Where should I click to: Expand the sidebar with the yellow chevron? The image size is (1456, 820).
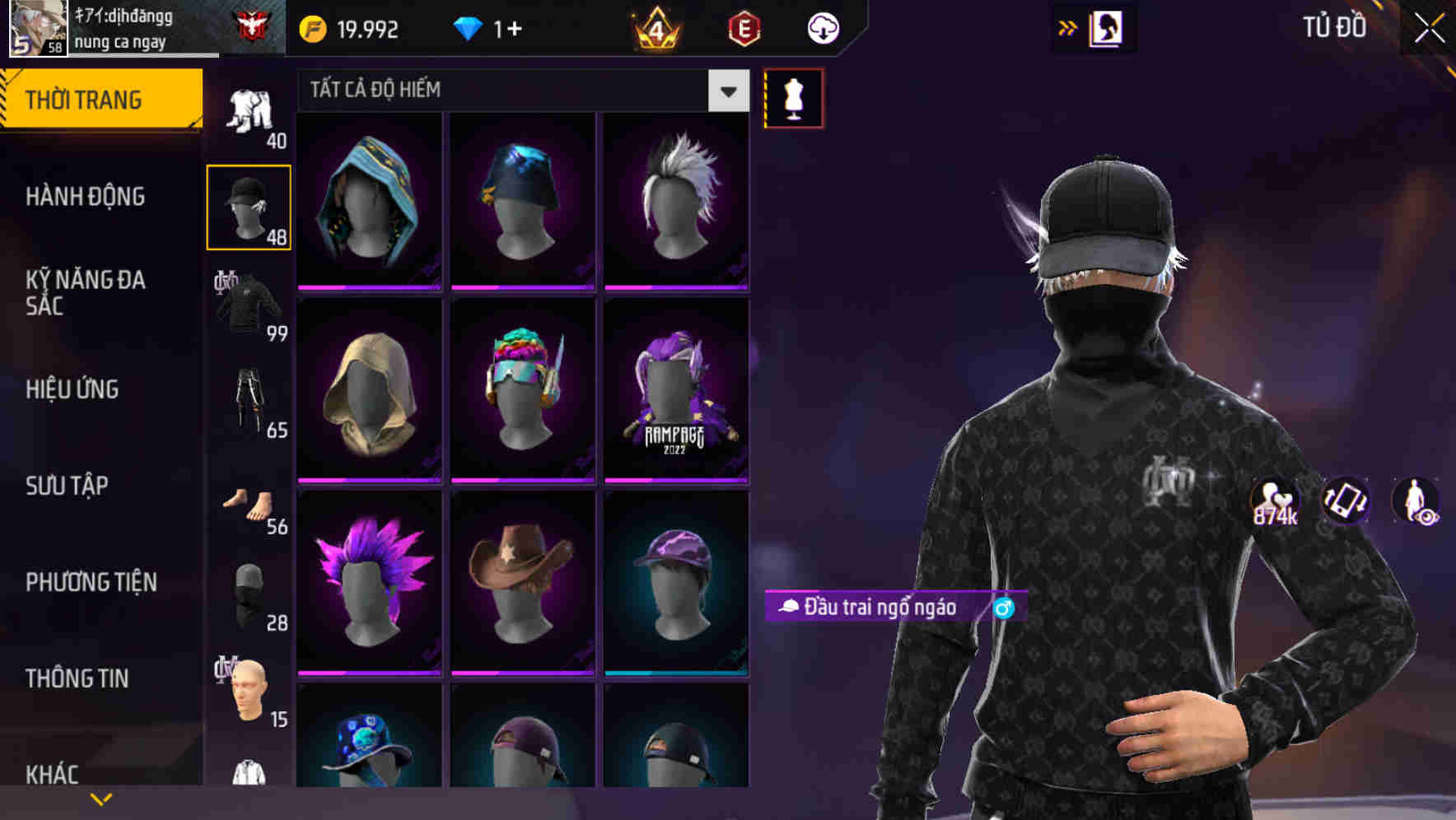(x=100, y=797)
